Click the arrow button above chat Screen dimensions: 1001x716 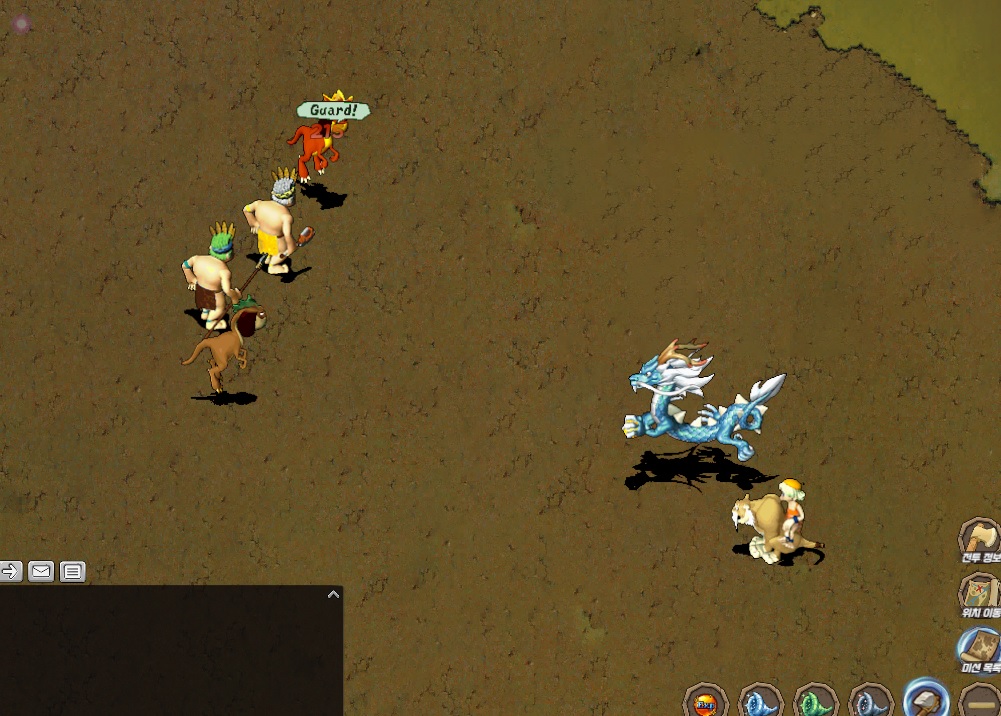click(11, 571)
